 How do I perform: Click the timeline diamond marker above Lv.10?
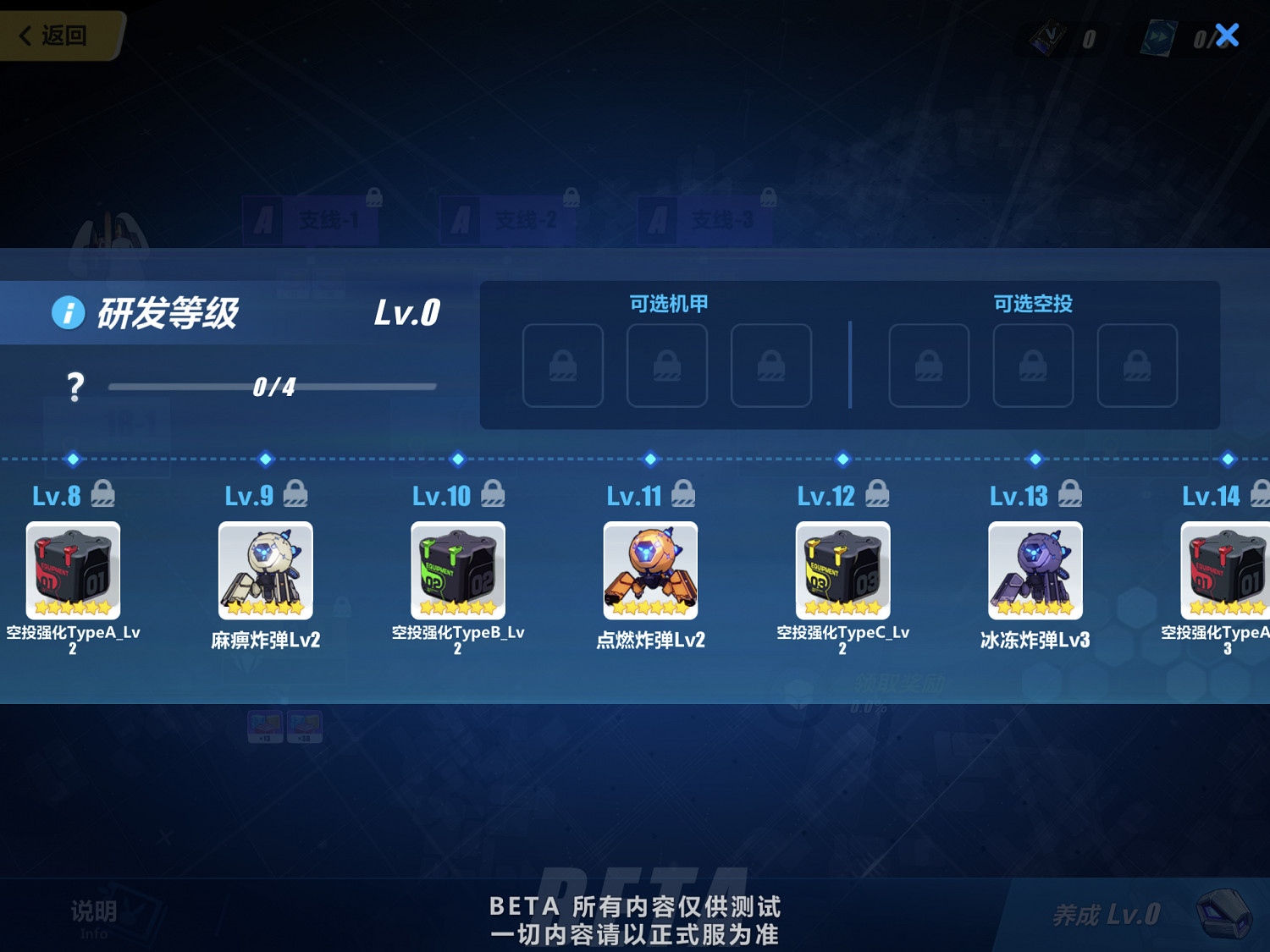pos(457,459)
